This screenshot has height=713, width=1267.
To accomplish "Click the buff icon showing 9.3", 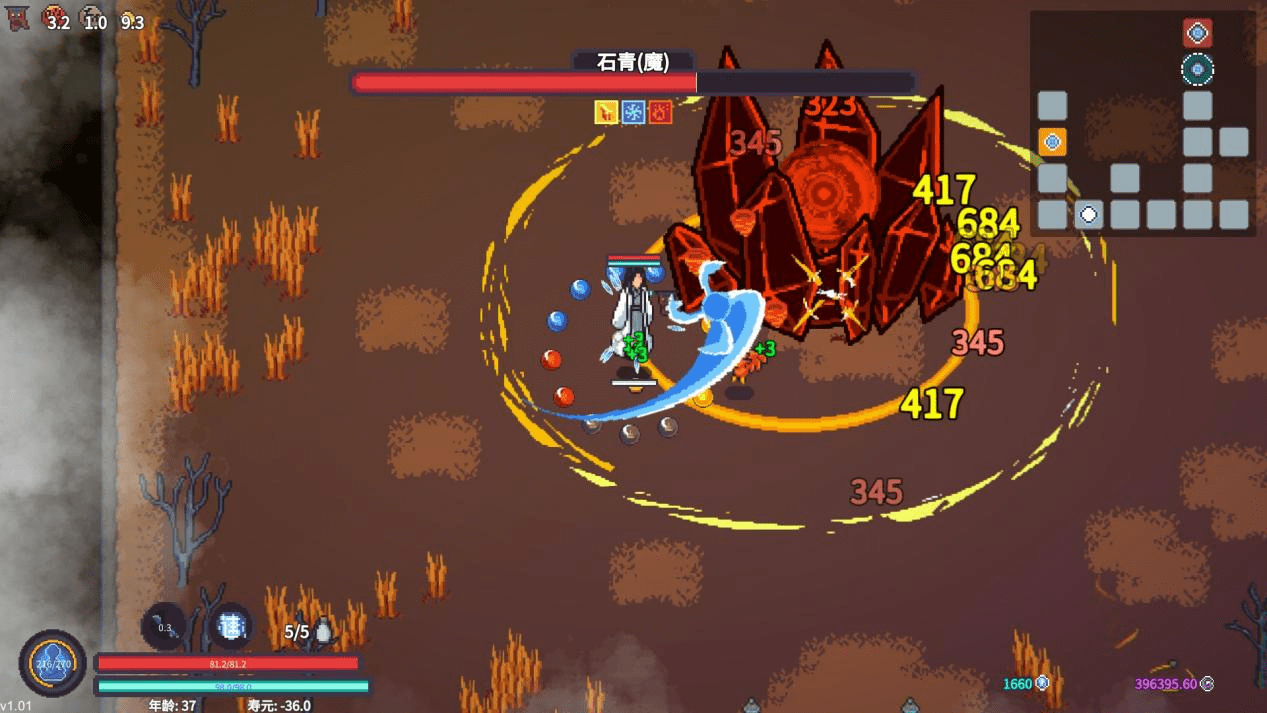I will (x=126, y=16).
